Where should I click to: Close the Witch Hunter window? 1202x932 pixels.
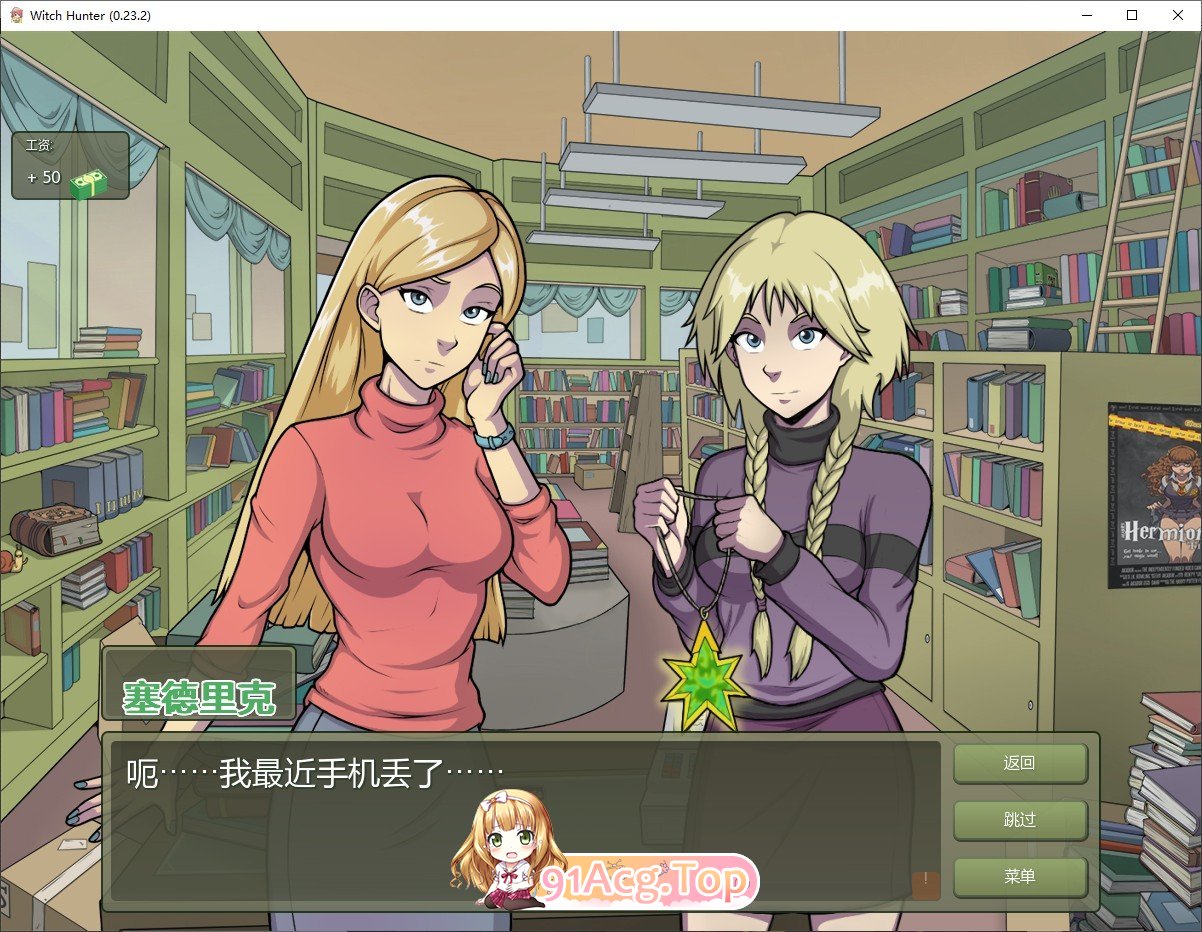1178,15
